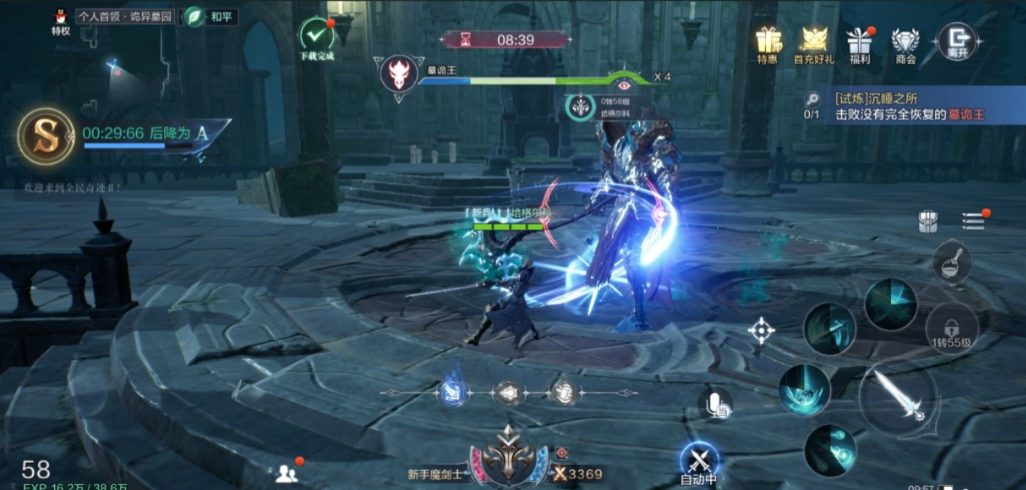Screen dimensions: 1026x490
Task: Tap the locked 1转55级 skill slot
Action: (x=951, y=328)
